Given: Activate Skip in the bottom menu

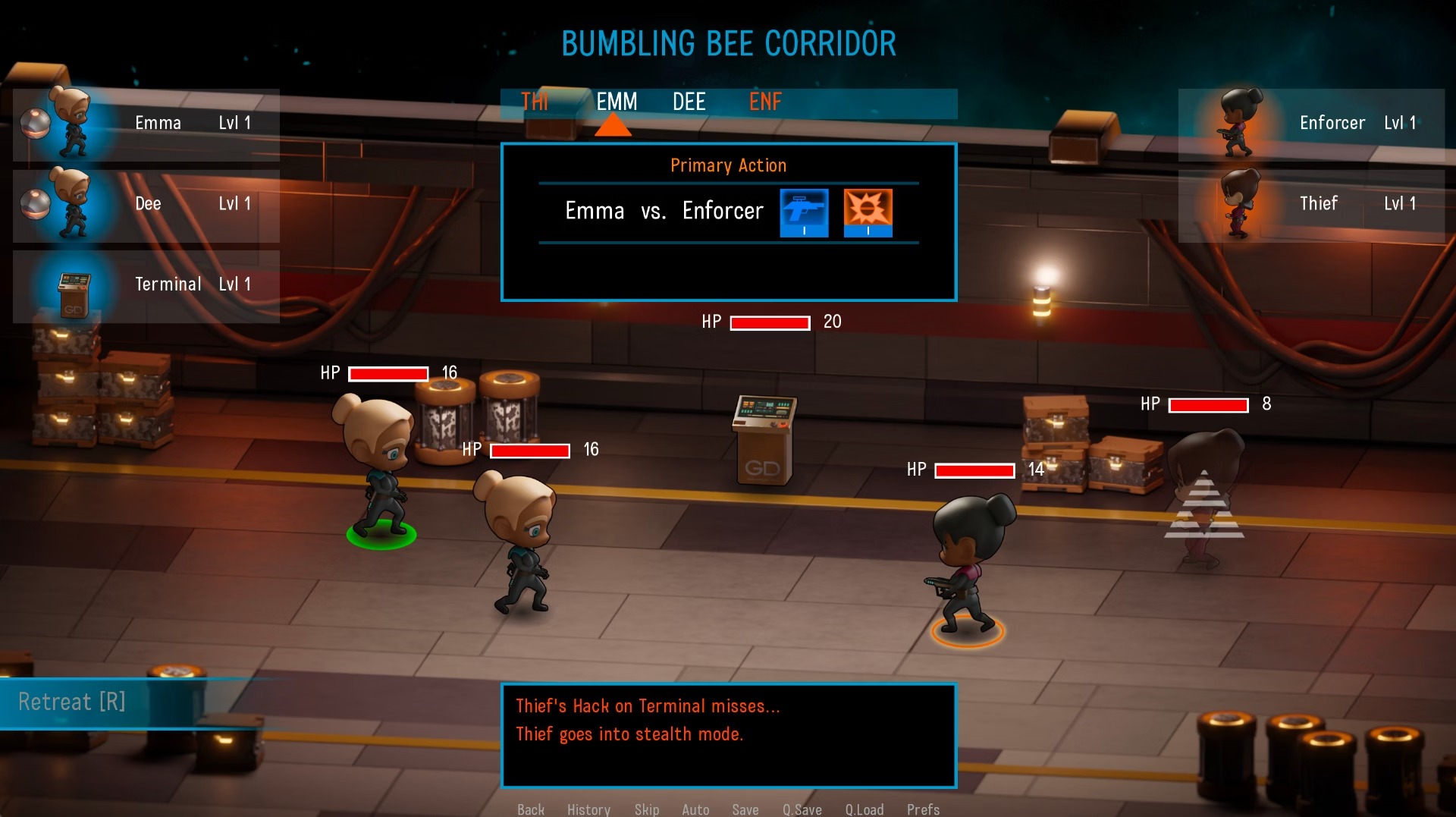Looking at the screenshot, I should tap(647, 809).
